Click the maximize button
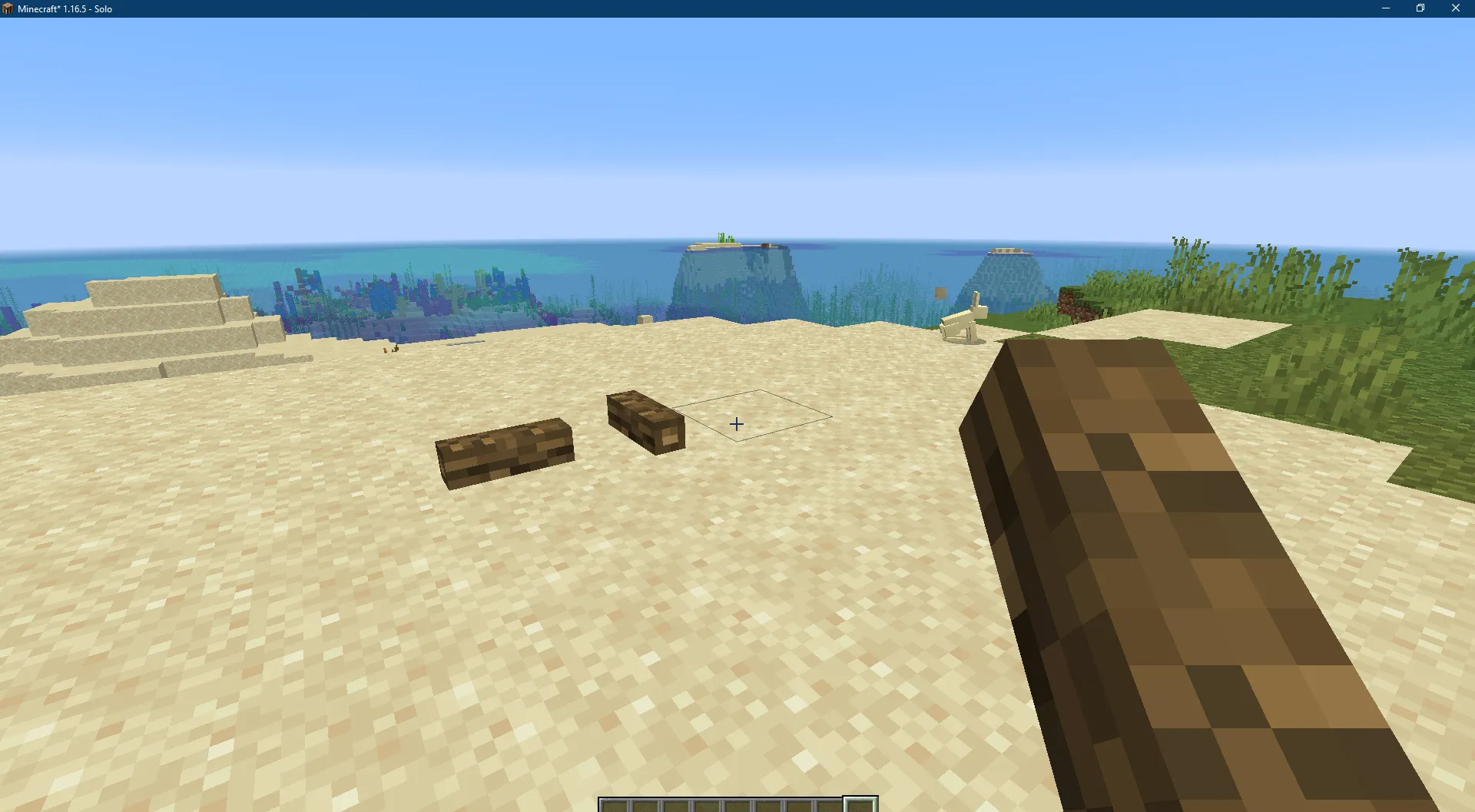The height and width of the screenshot is (812, 1475). [1420, 8]
